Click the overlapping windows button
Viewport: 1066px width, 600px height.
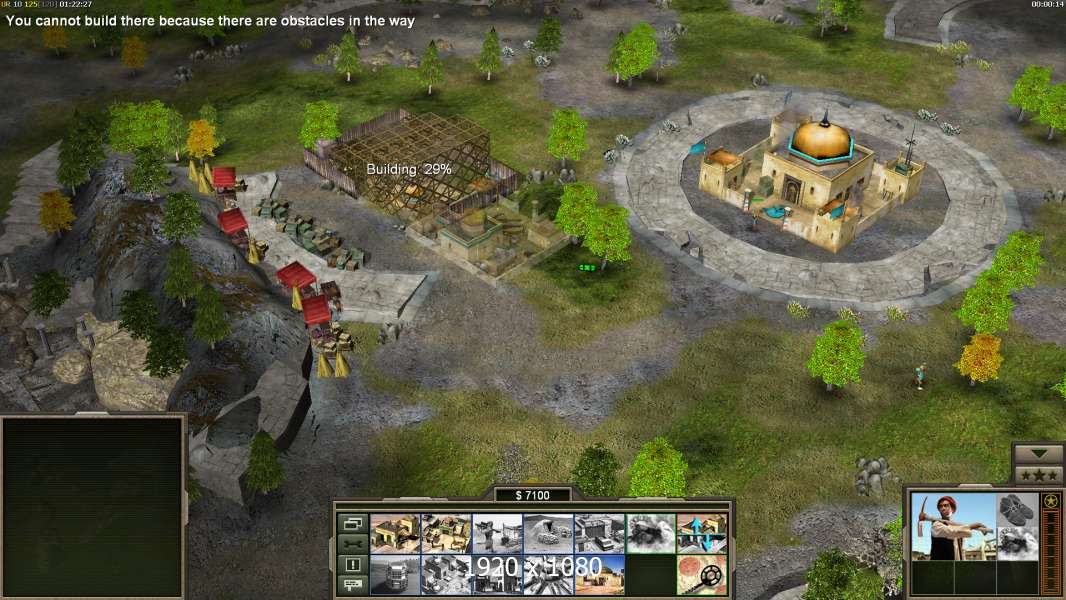(352, 523)
